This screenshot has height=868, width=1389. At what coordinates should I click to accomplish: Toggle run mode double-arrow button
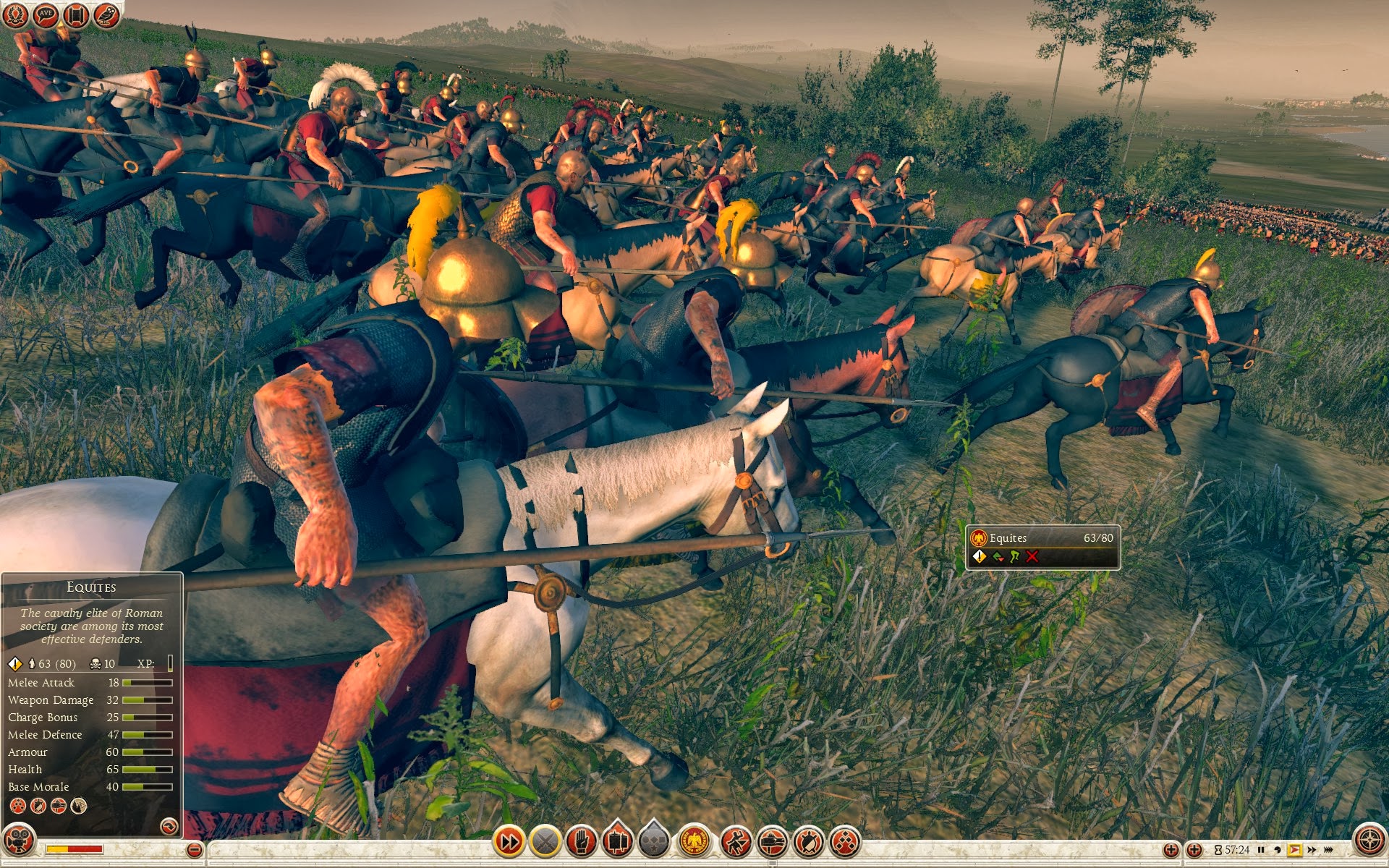point(509,841)
